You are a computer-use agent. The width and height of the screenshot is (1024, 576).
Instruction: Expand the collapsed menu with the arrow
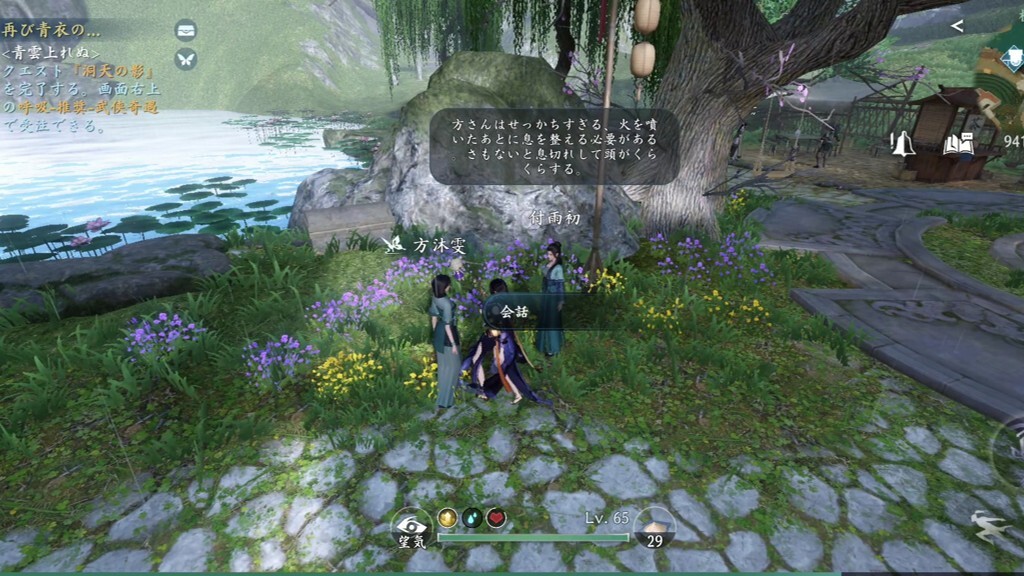tap(957, 26)
